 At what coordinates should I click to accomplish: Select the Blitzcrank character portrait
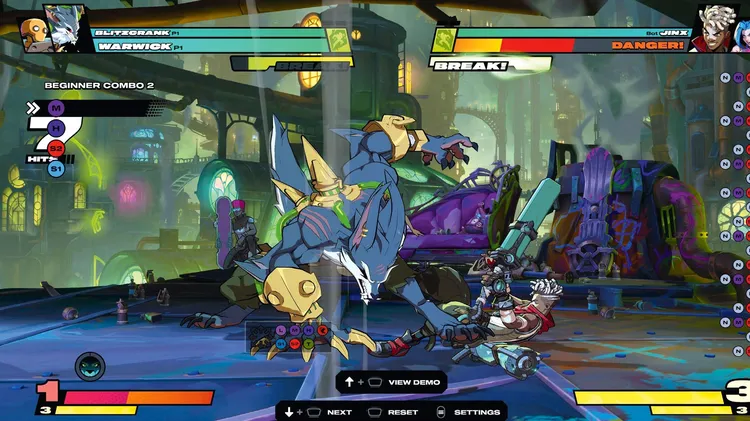(34, 34)
